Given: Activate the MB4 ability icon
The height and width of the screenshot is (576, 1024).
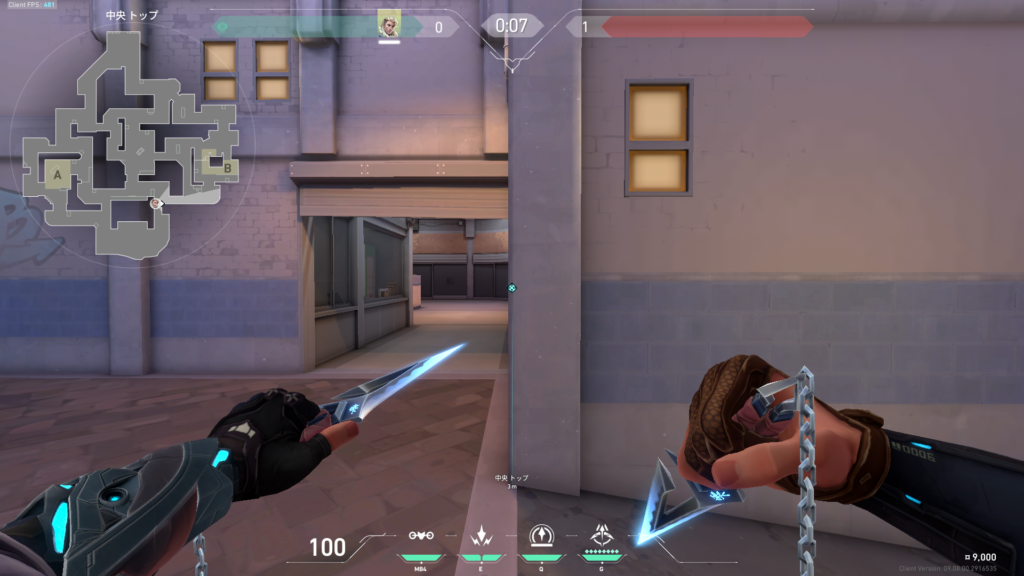Looking at the screenshot, I should pos(421,536).
